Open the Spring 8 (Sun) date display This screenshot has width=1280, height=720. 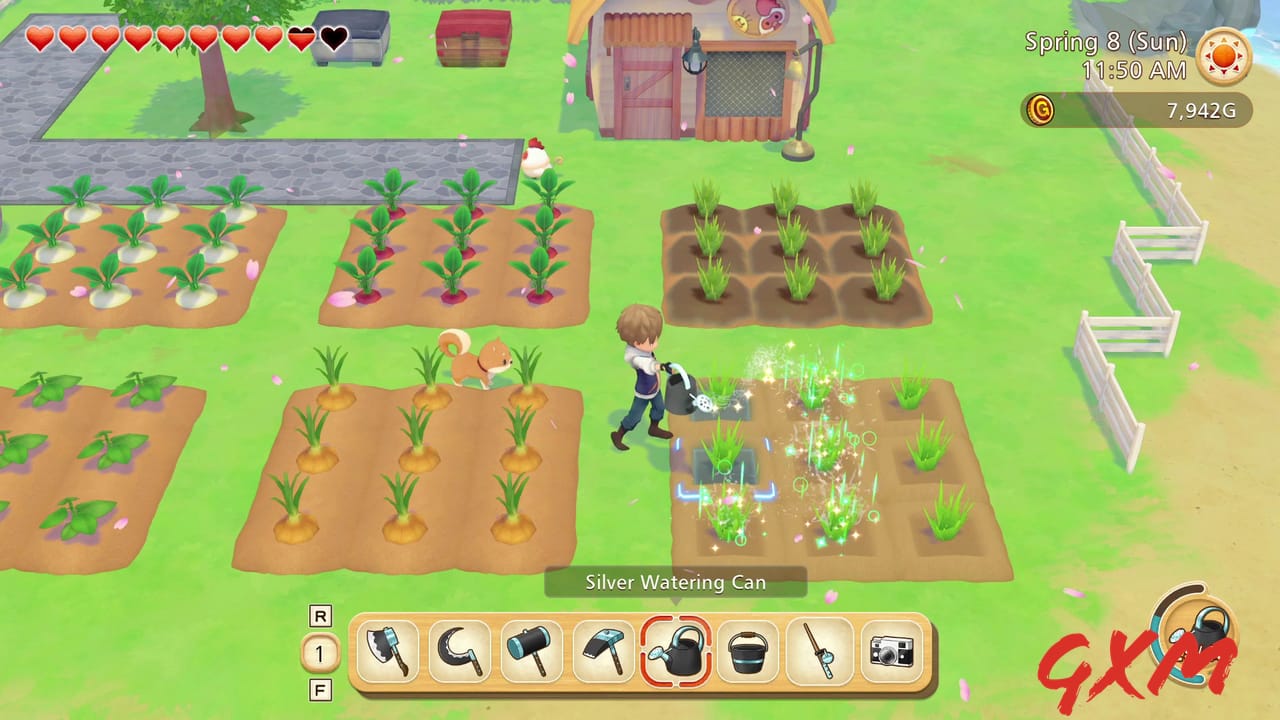(1104, 42)
